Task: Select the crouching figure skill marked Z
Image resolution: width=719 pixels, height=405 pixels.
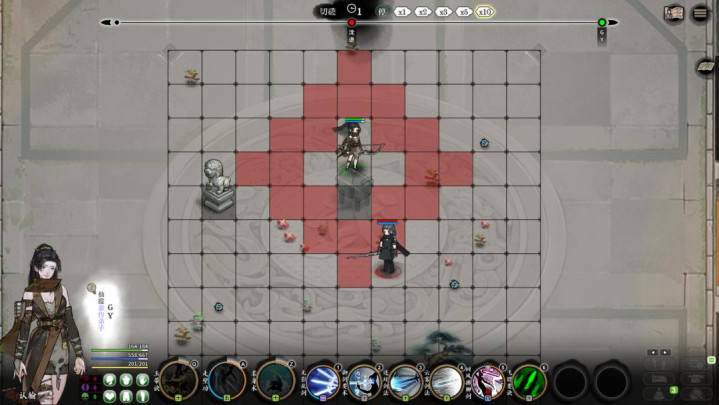Action: pos(275,380)
